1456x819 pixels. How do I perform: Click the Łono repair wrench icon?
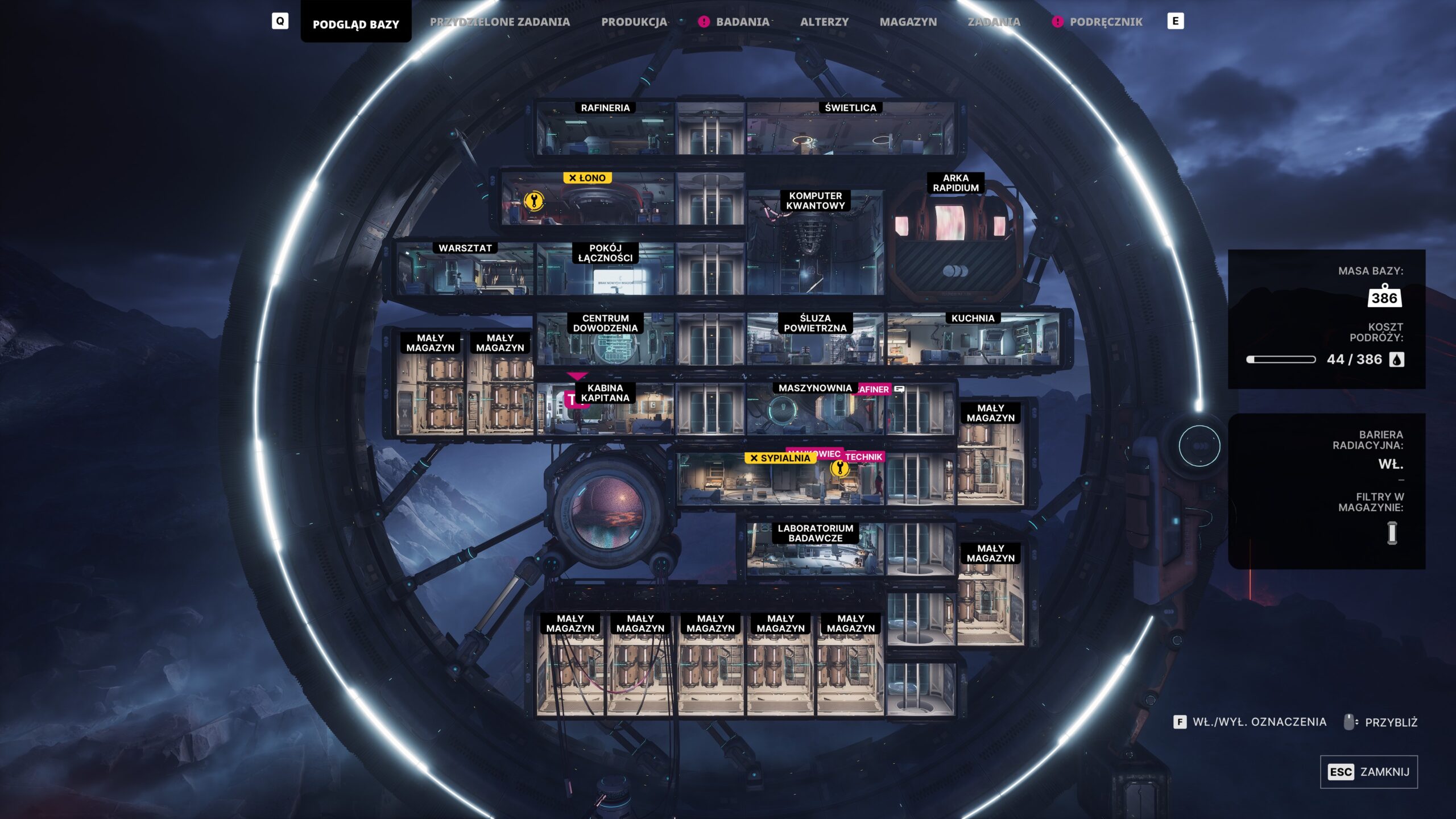[x=533, y=200]
